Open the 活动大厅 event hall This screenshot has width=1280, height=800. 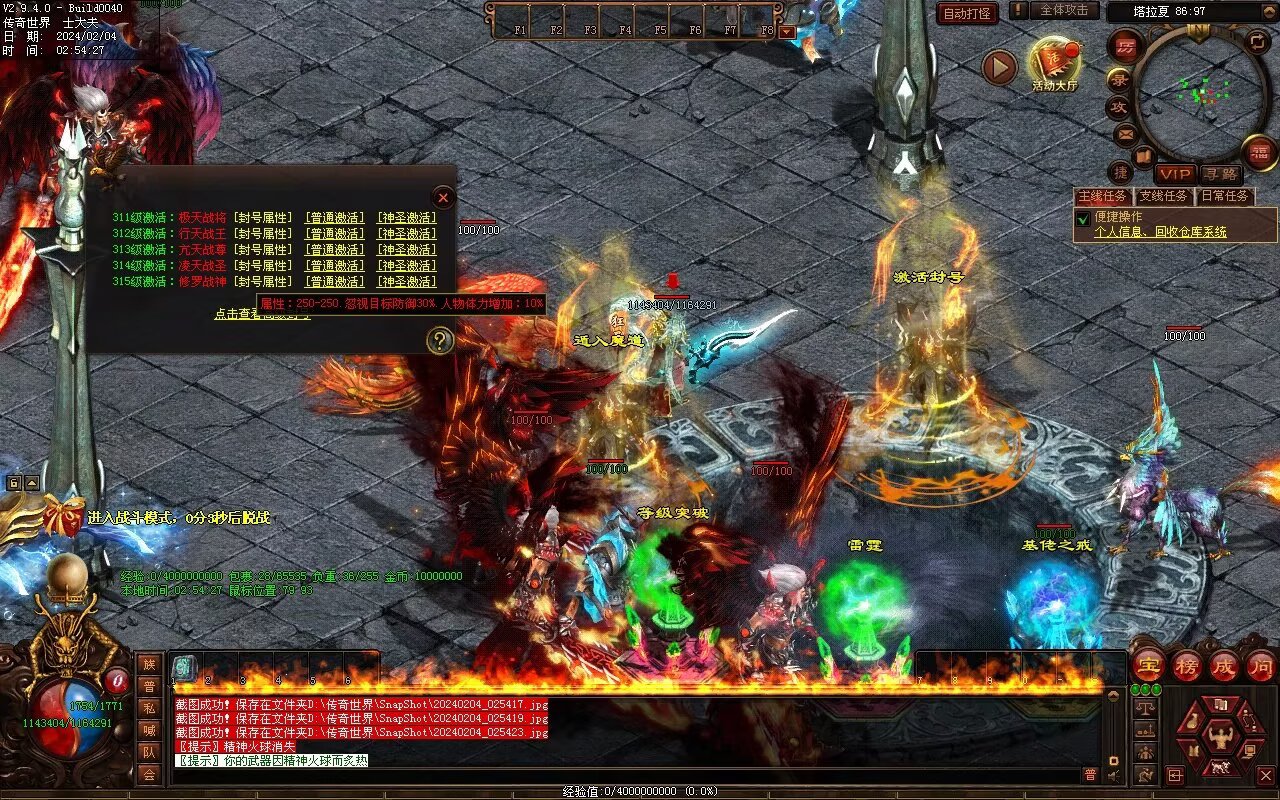click(x=1055, y=66)
